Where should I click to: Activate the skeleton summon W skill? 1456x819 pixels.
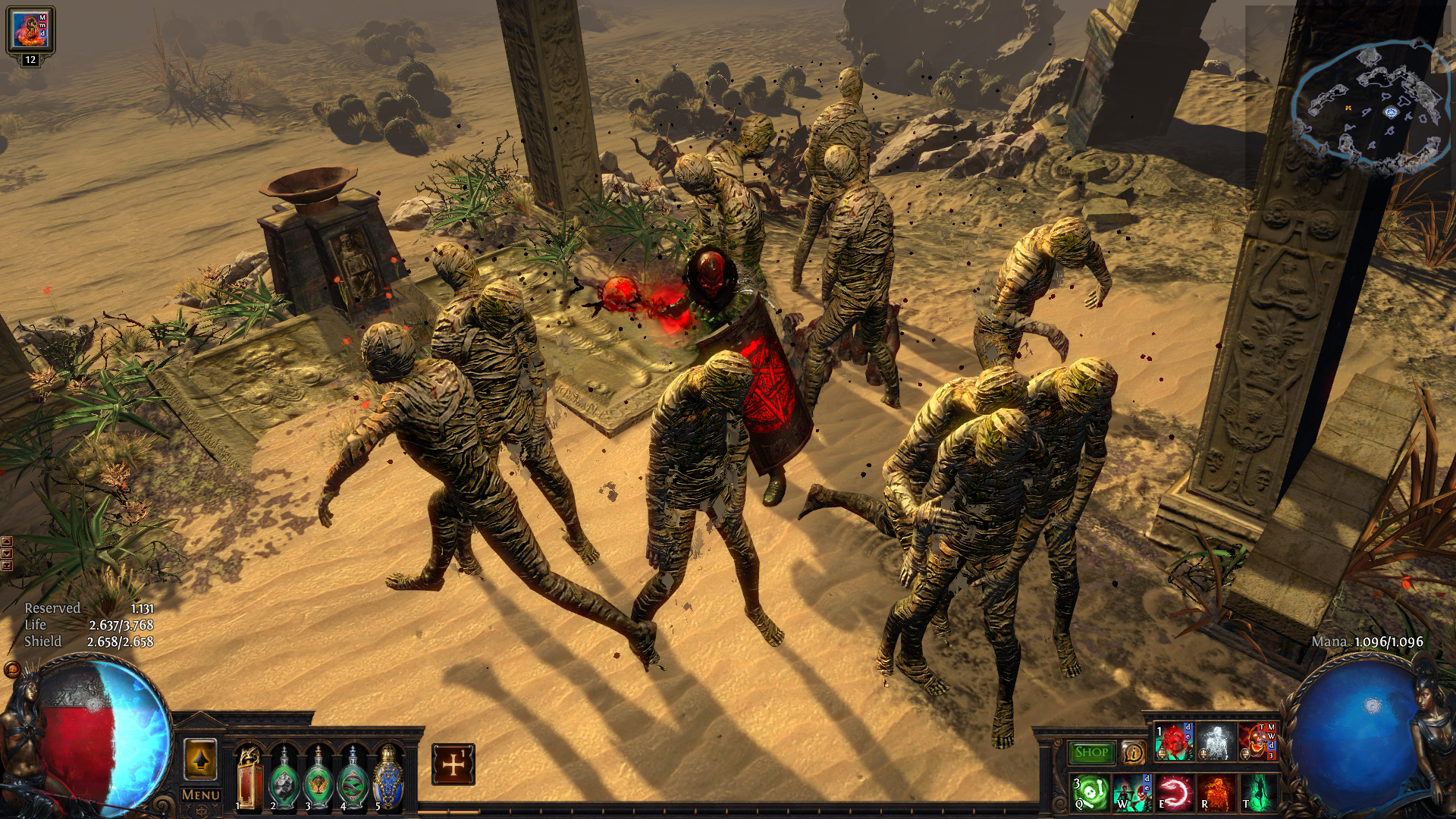click(1132, 792)
